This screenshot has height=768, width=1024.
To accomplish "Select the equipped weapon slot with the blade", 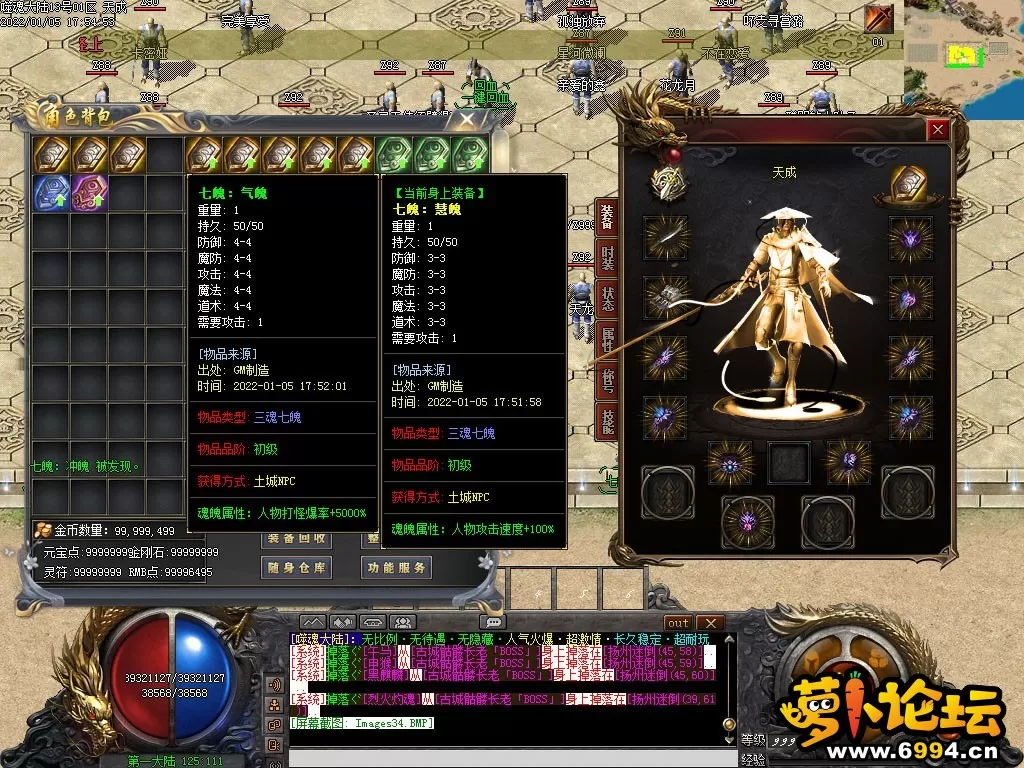I will pyautogui.click(x=663, y=236).
